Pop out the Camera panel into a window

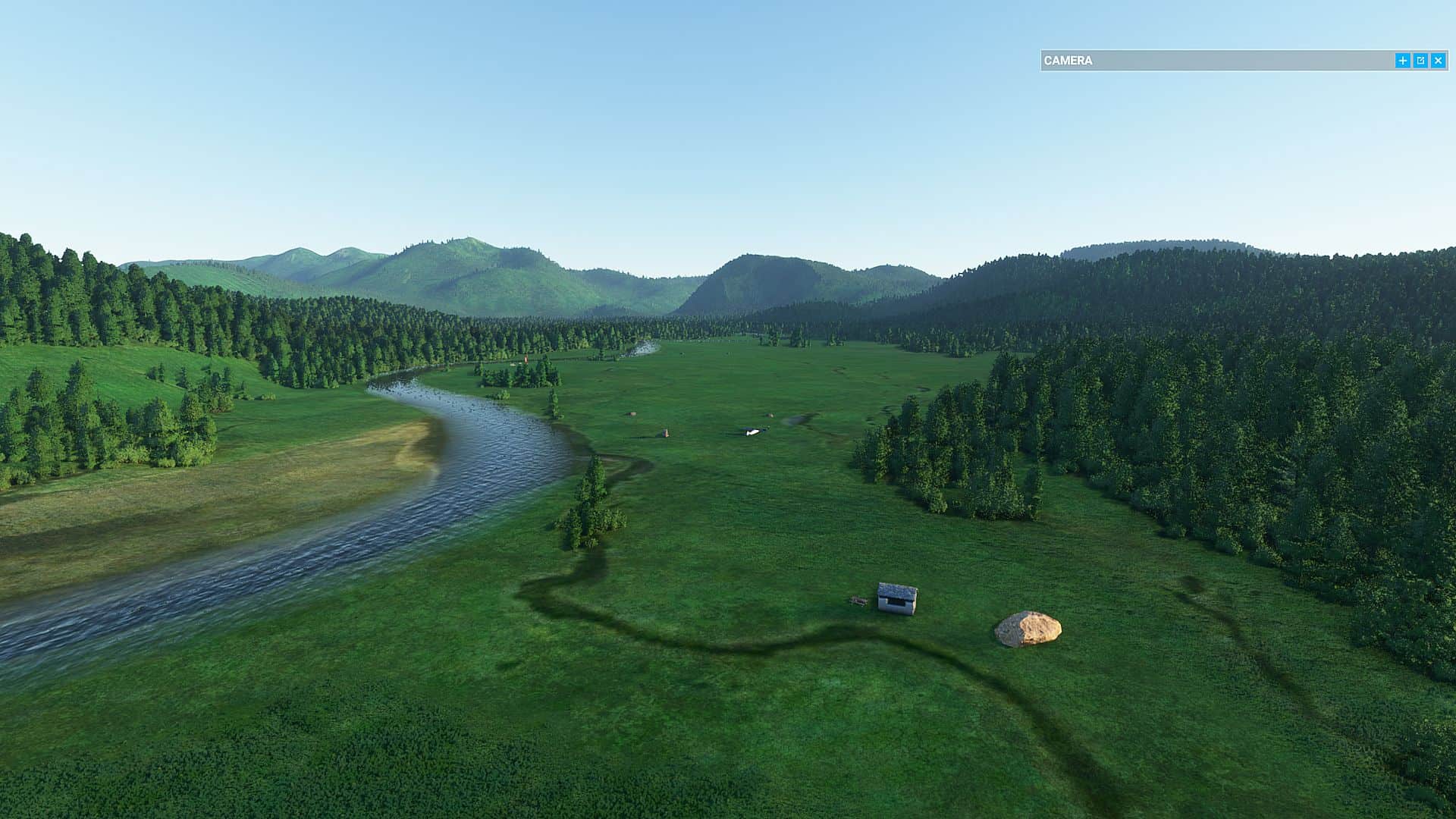[x=1420, y=61]
